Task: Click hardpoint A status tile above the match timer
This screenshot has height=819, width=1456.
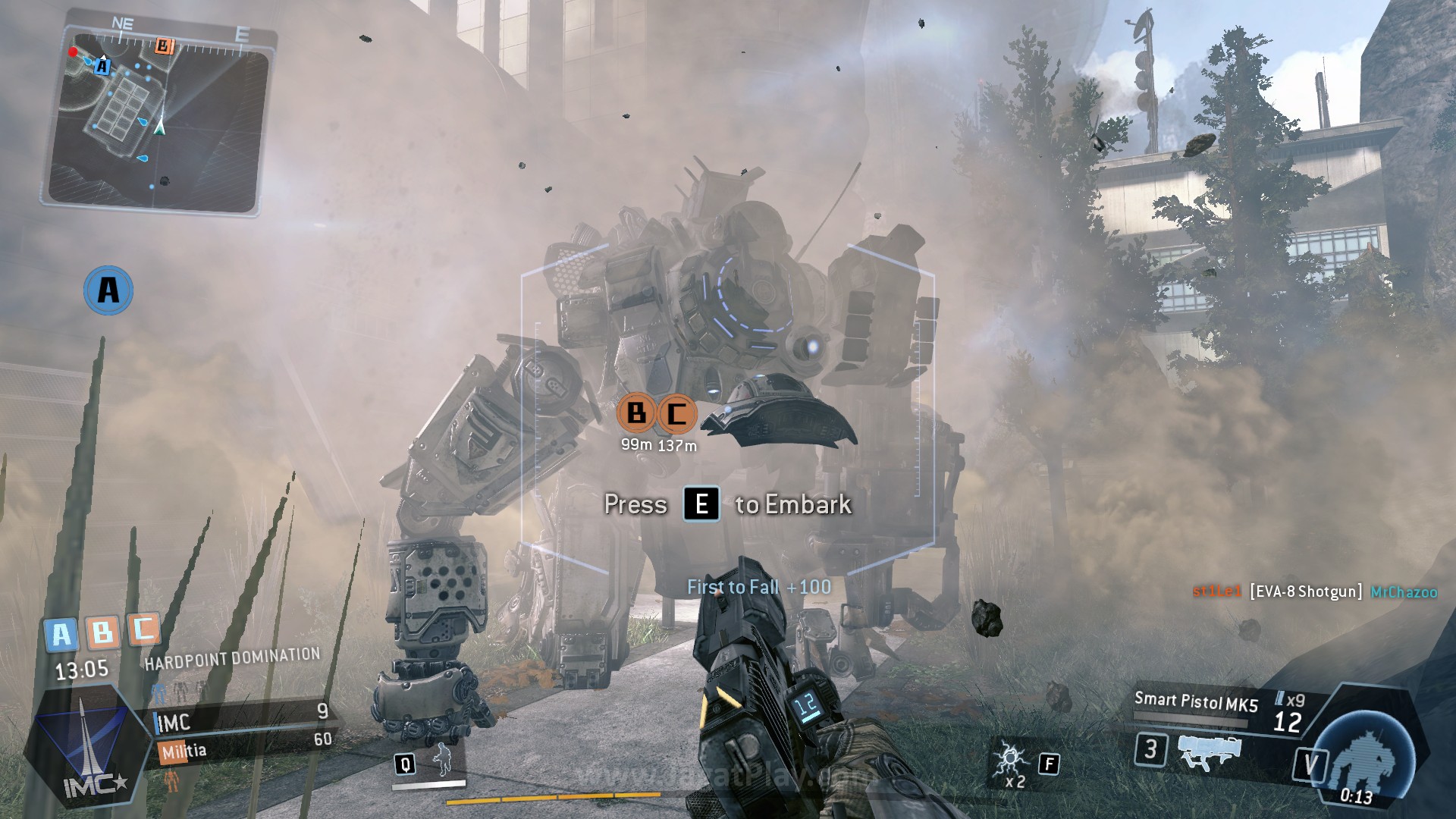Action: click(61, 634)
